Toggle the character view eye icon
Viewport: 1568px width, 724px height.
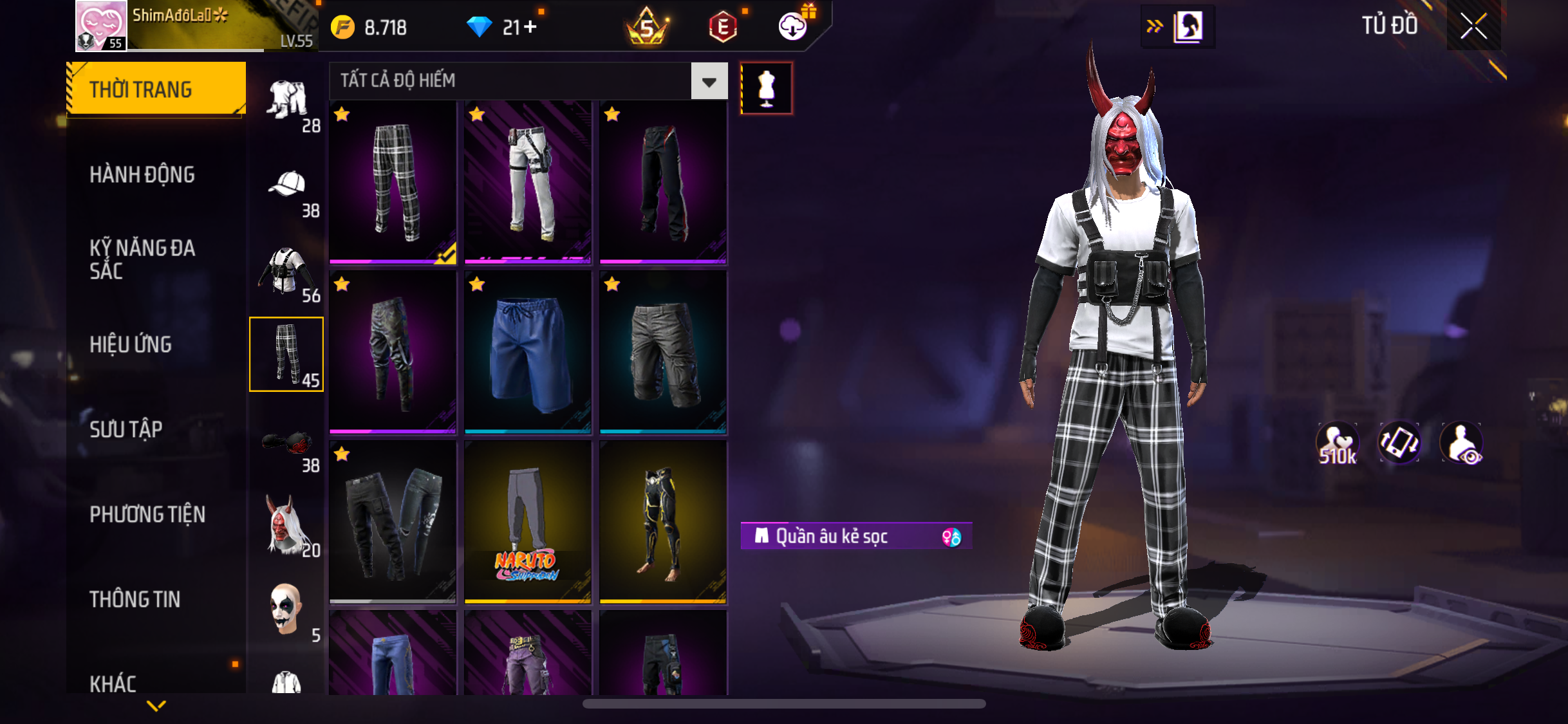pos(1462,443)
